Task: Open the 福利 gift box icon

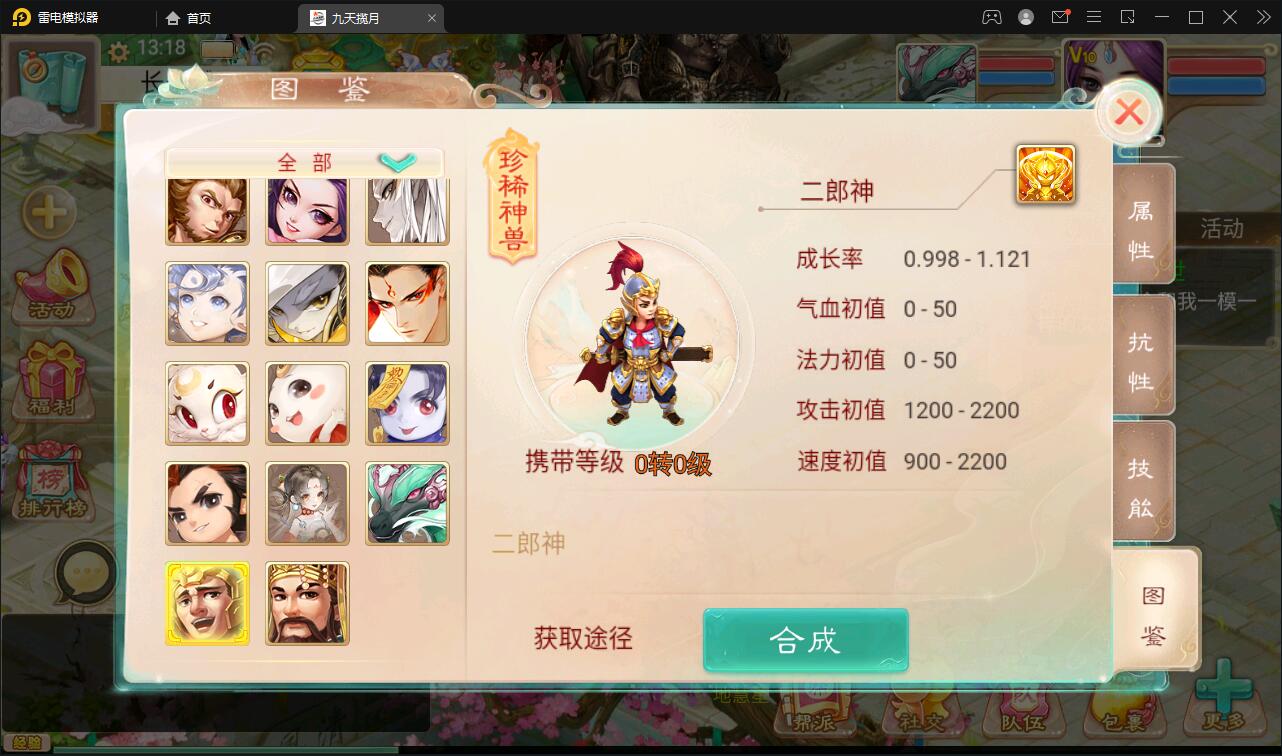Action: (55, 380)
